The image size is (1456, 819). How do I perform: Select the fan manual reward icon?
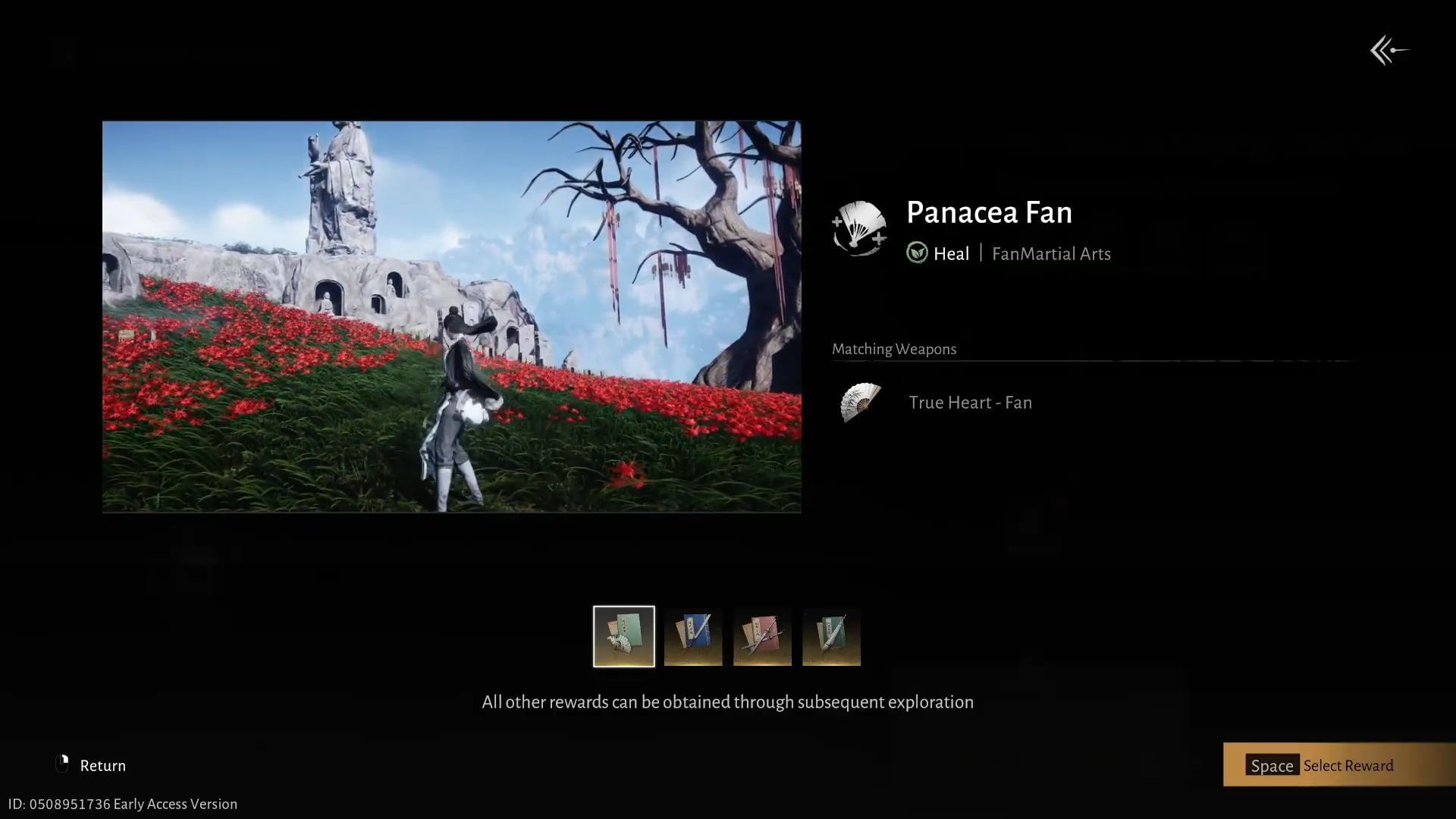coord(623,636)
